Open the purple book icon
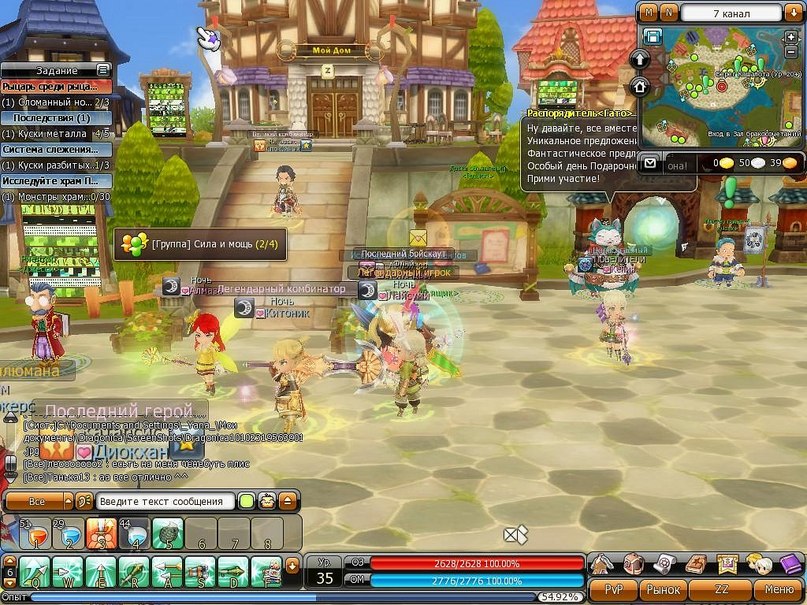 pos(791,563)
